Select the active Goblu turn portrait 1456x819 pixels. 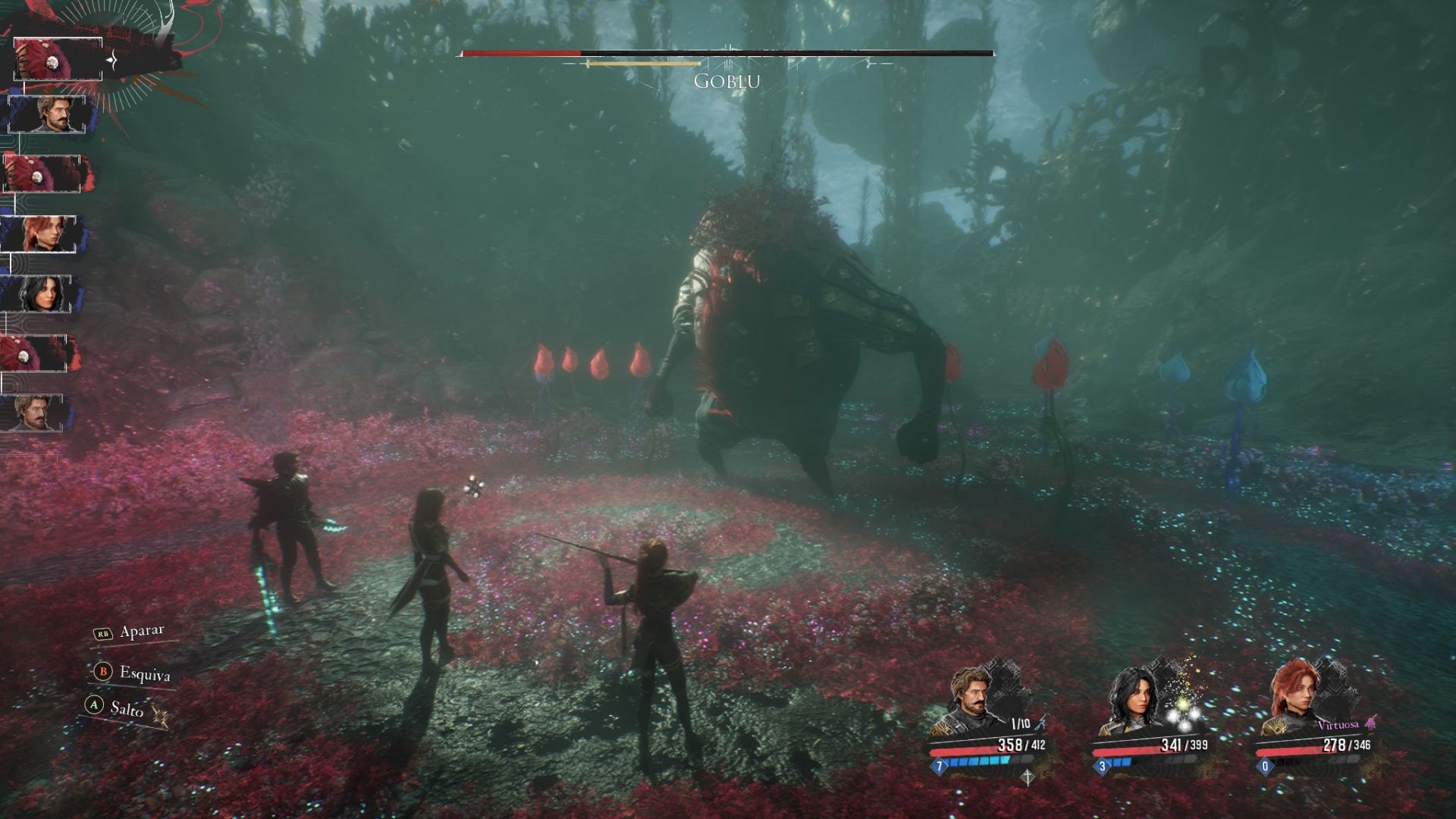tap(58, 58)
